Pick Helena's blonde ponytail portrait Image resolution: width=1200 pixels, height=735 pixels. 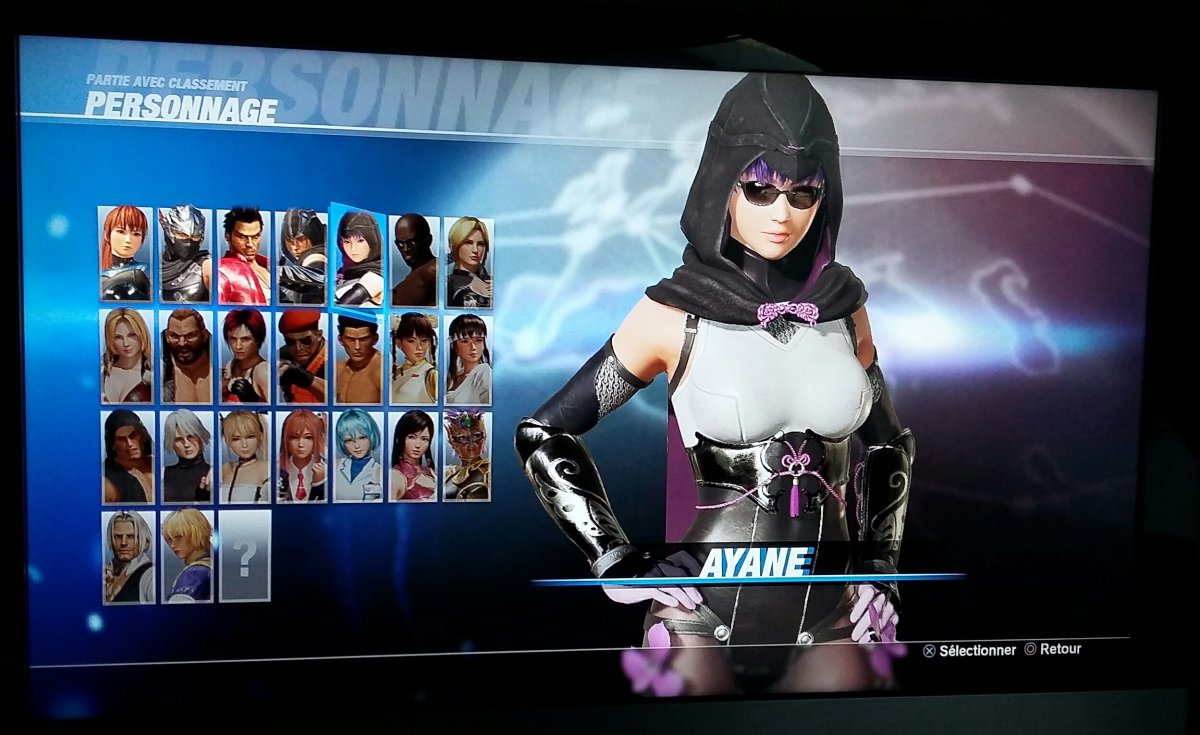tap(468, 262)
